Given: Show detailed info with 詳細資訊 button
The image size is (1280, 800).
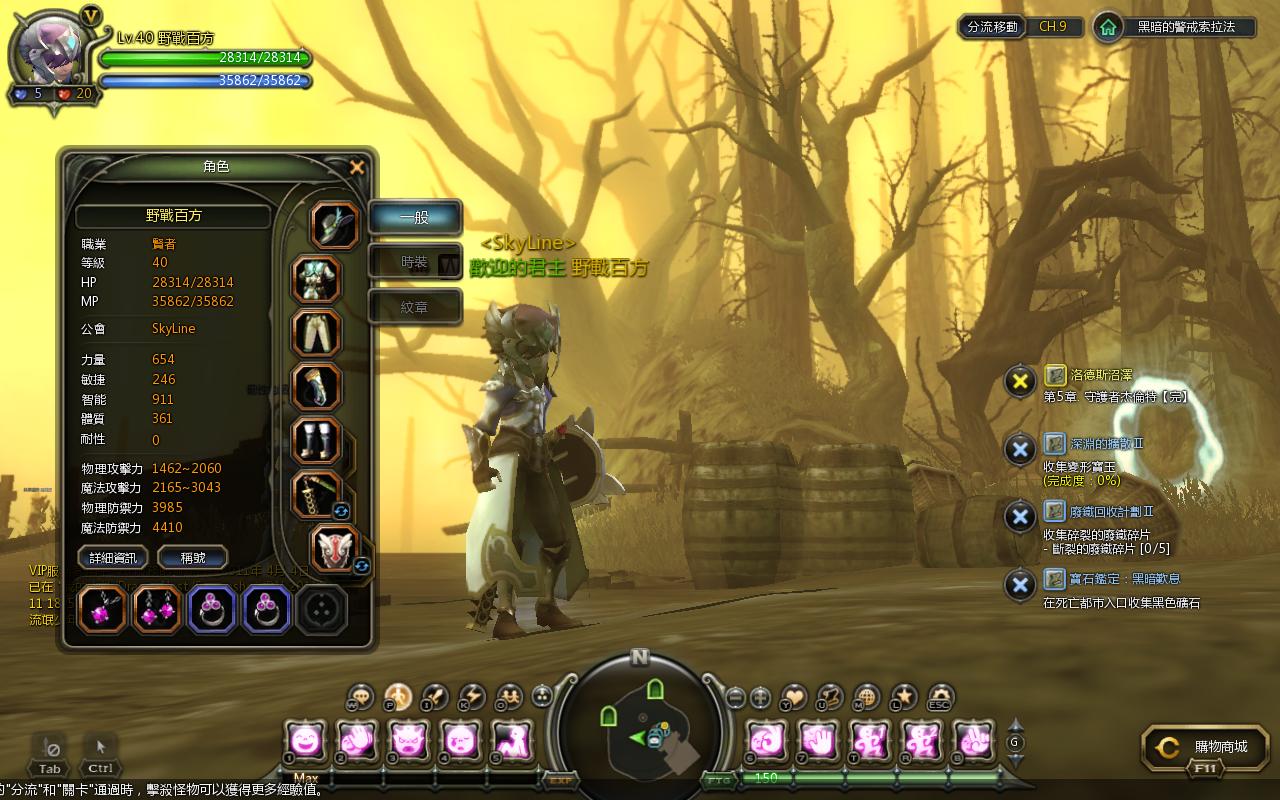Looking at the screenshot, I should point(113,558).
